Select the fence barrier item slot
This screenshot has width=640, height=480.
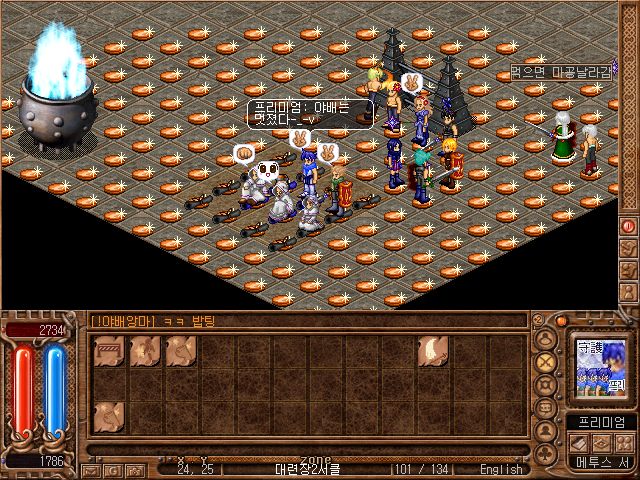coord(109,351)
